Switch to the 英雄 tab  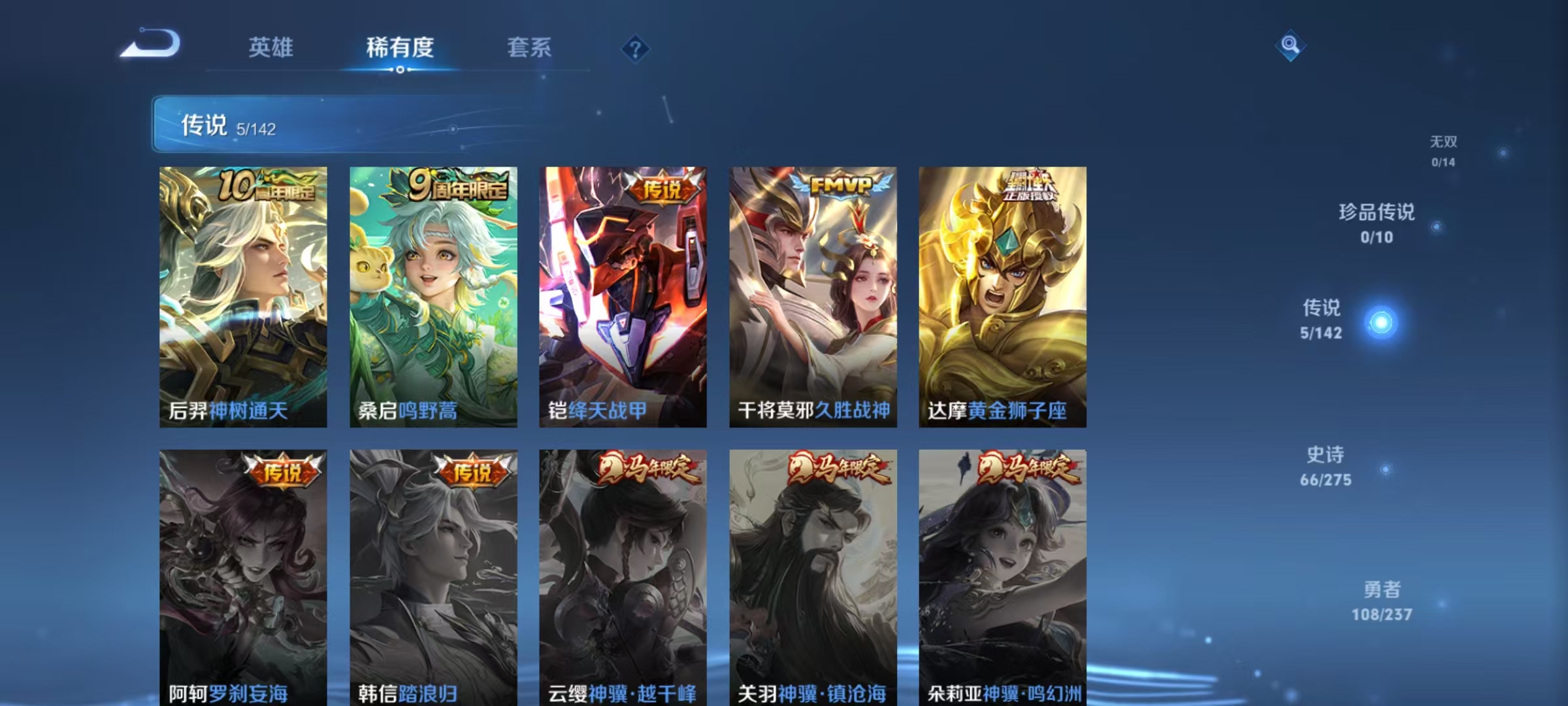point(271,47)
